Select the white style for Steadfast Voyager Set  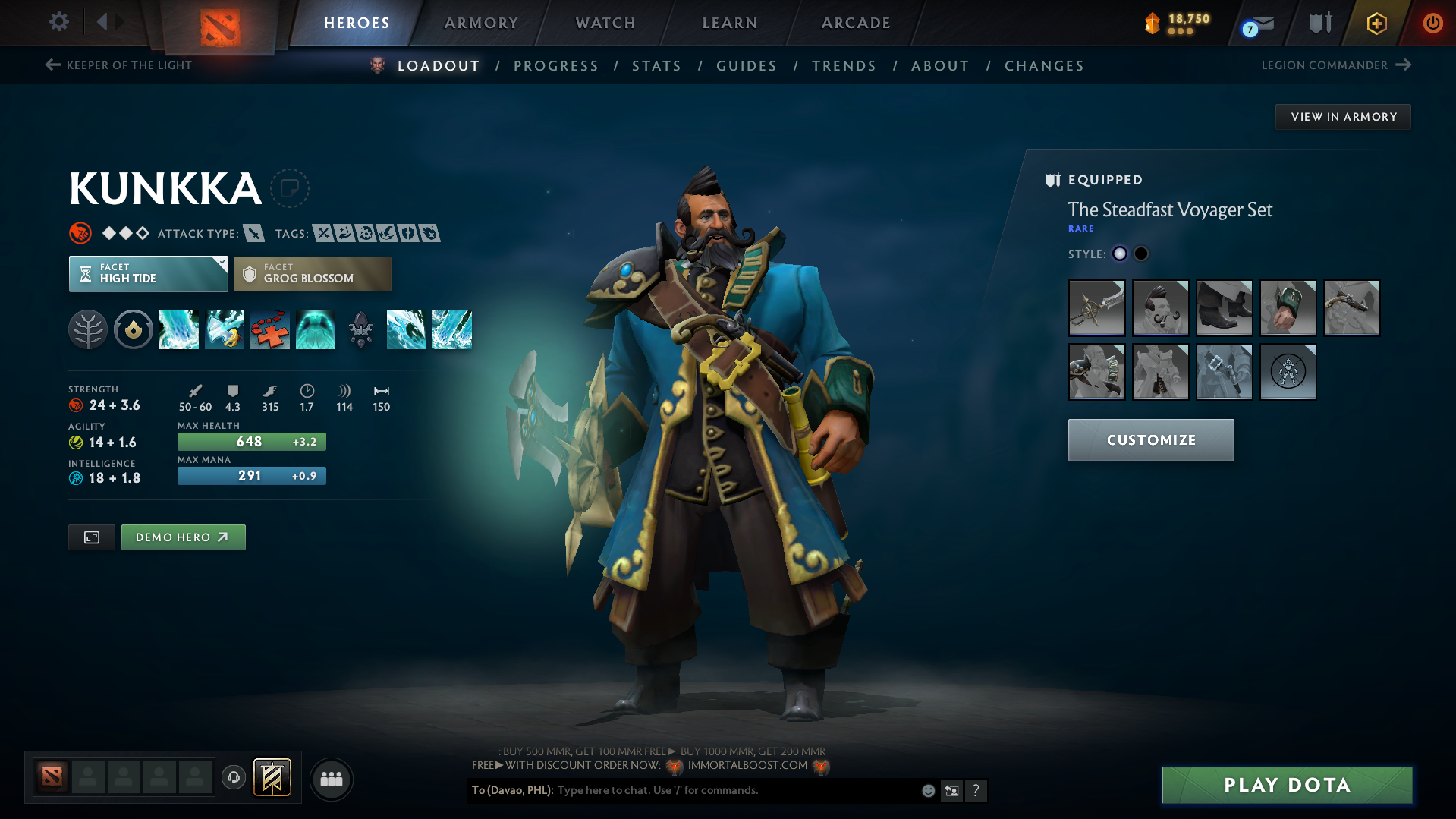(x=1120, y=254)
